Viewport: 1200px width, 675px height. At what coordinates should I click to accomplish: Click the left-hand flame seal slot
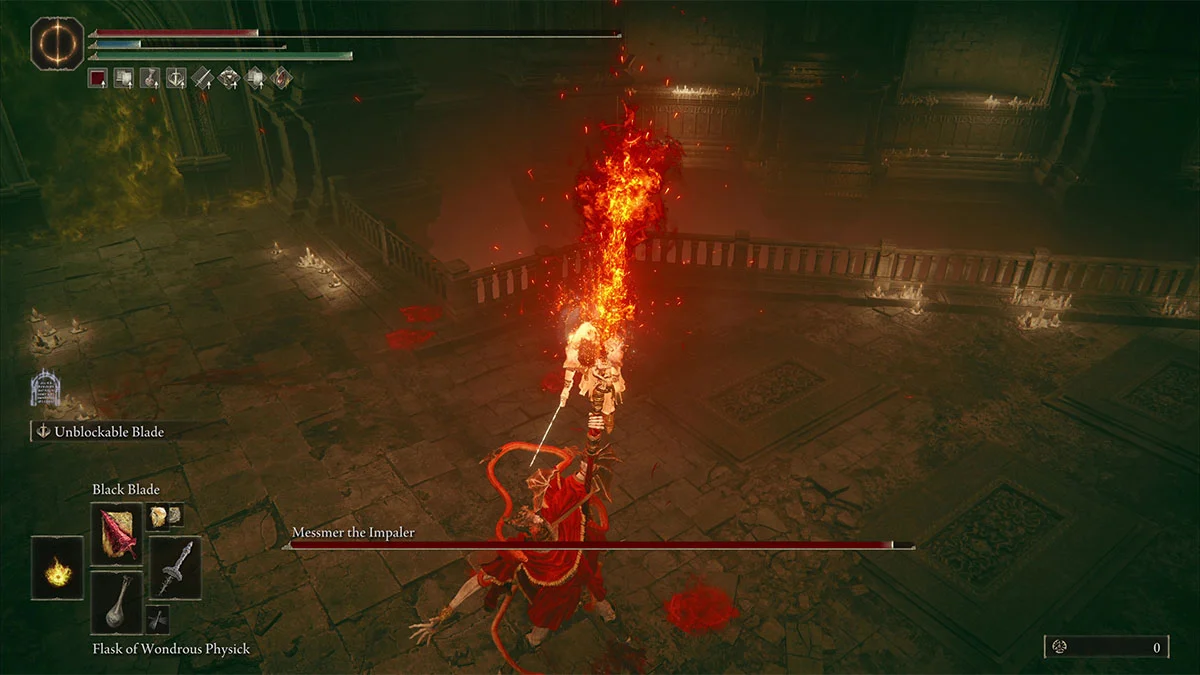58,568
